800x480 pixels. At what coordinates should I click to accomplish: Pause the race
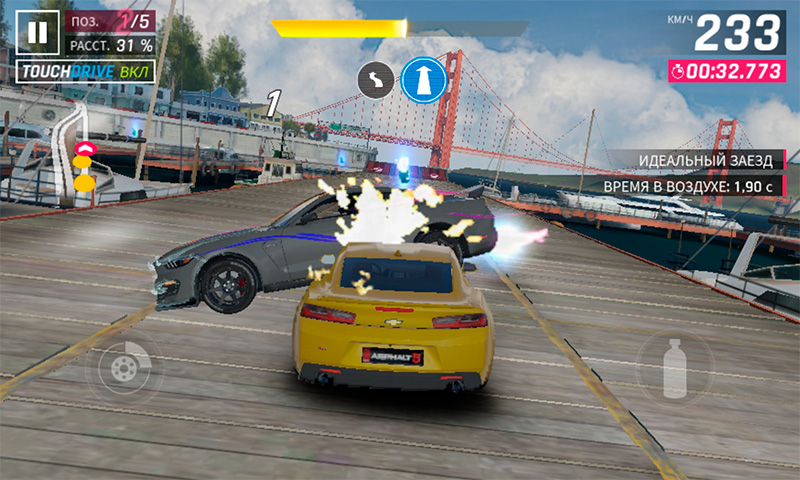tap(37, 33)
